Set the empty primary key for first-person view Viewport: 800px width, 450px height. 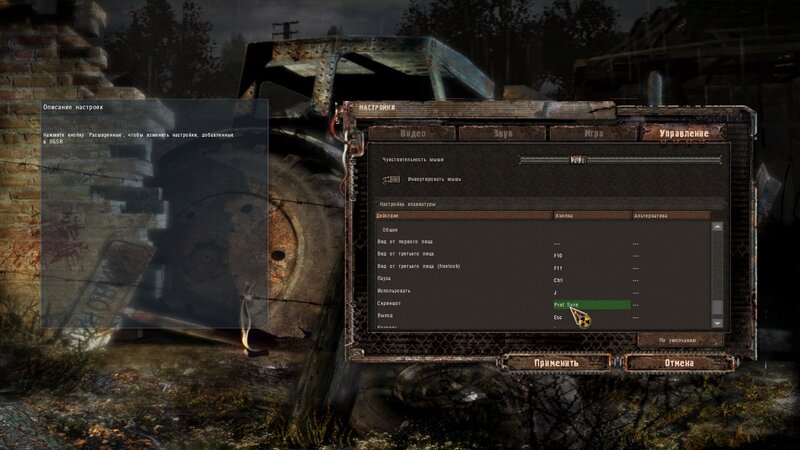coord(591,243)
